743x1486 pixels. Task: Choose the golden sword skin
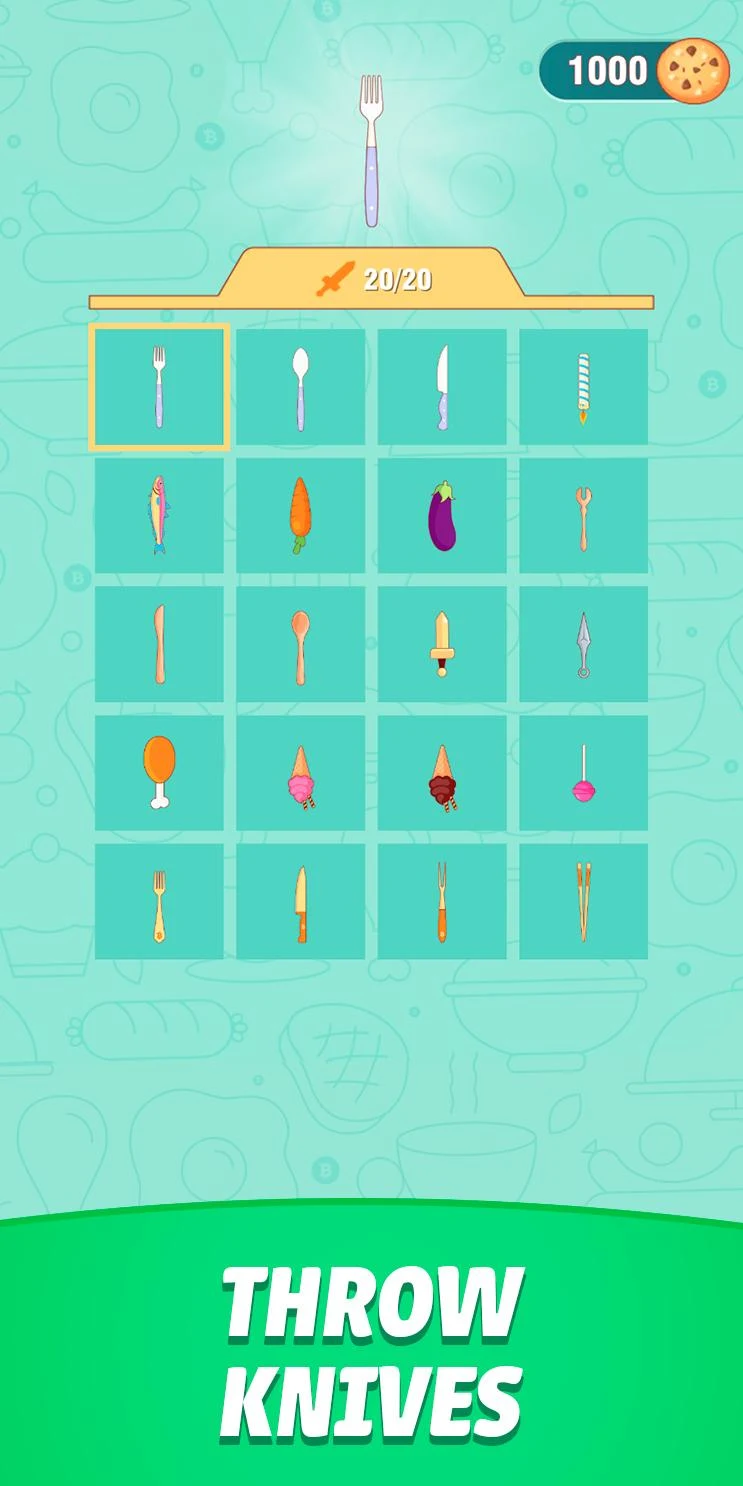click(x=442, y=643)
